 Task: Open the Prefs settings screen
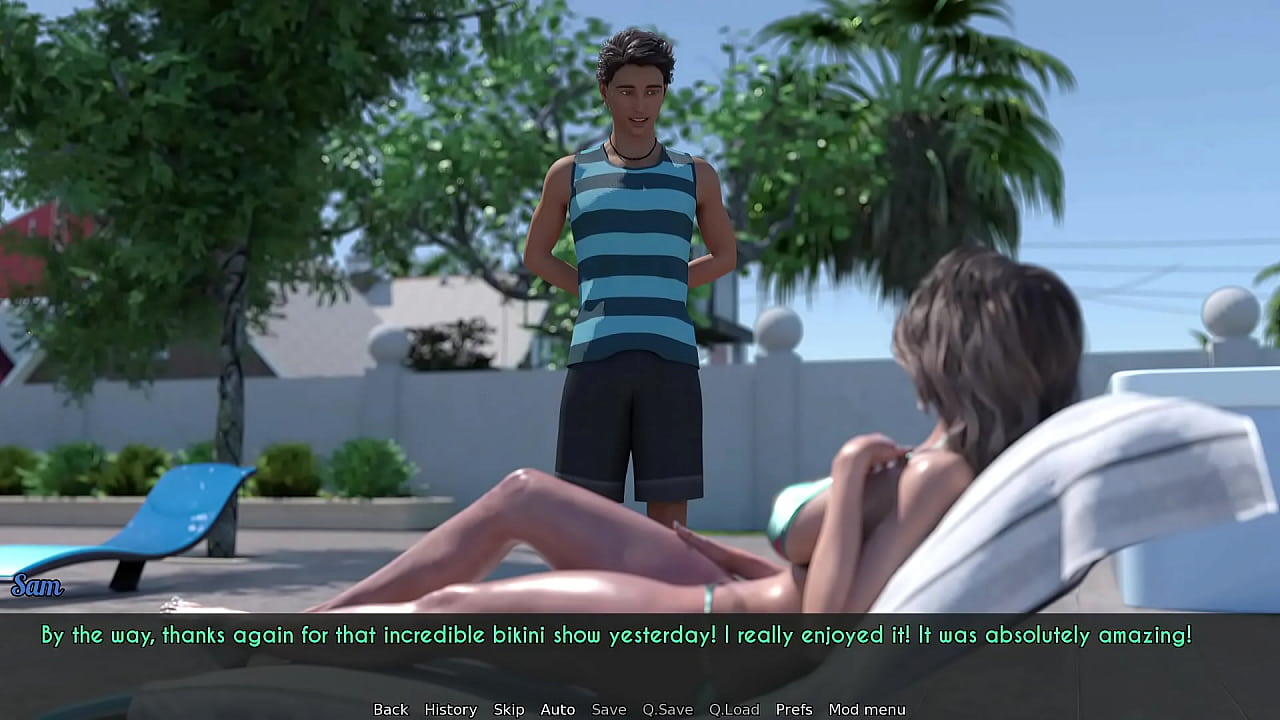click(x=794, y=709)
